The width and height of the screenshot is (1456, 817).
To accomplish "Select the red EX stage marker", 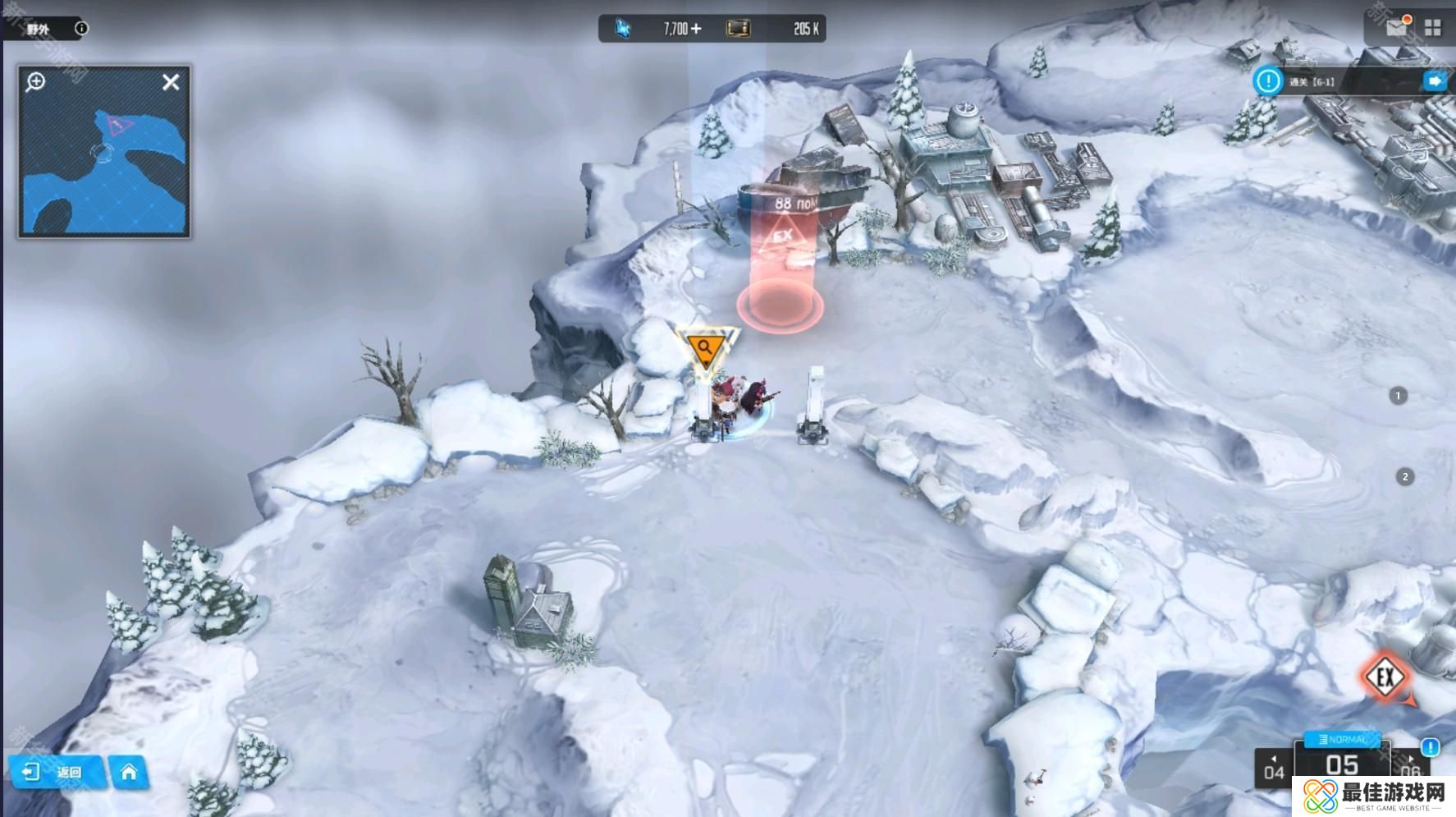I will [x=782, y=238].
